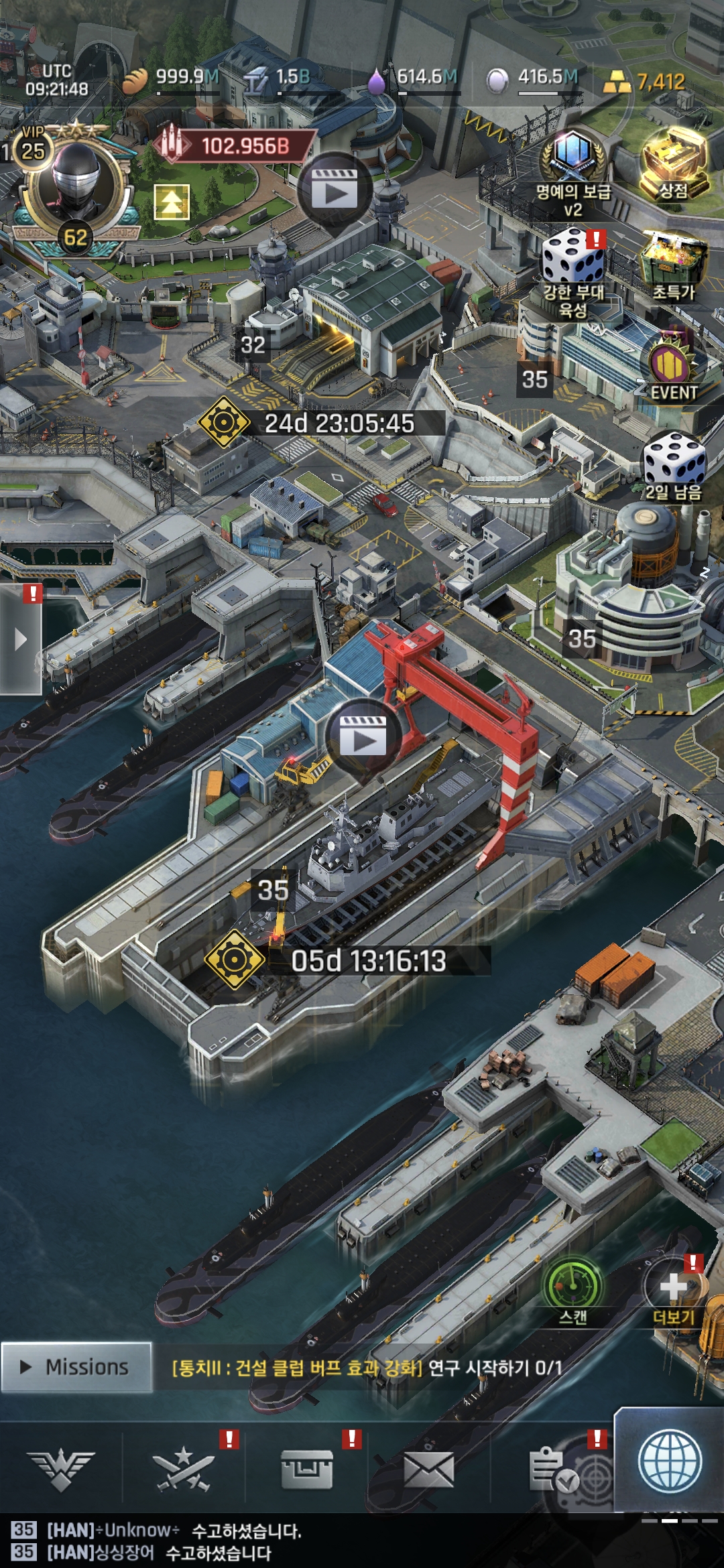
Task: Open the 초특가 special deal chest
Action: (674, 265)
